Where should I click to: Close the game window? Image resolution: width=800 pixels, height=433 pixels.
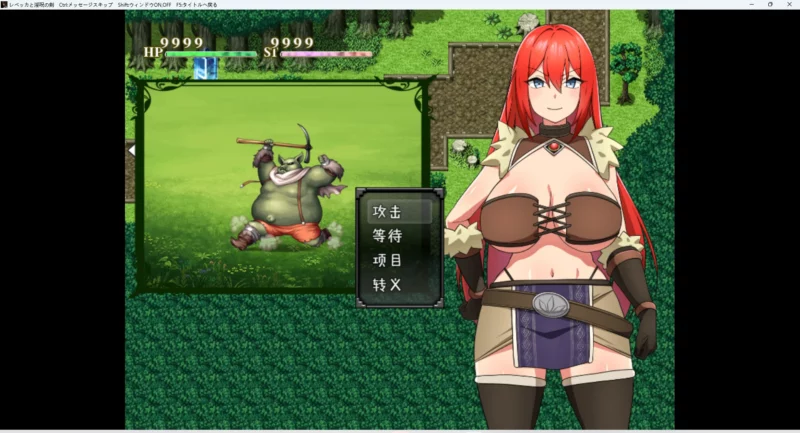click(x=789, y=4)
